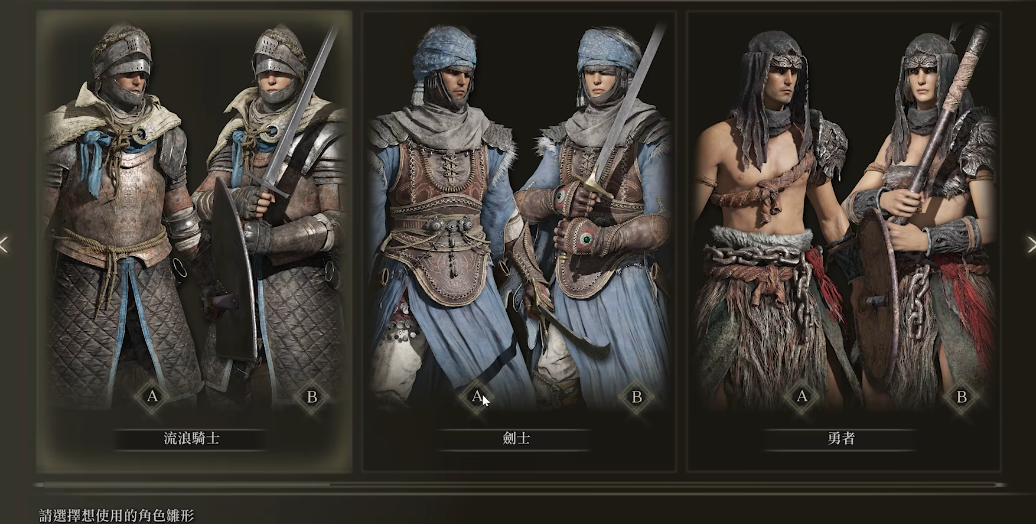Pick body type A for 勇者
The image size is (1036, 524).
tap(801, 397)
